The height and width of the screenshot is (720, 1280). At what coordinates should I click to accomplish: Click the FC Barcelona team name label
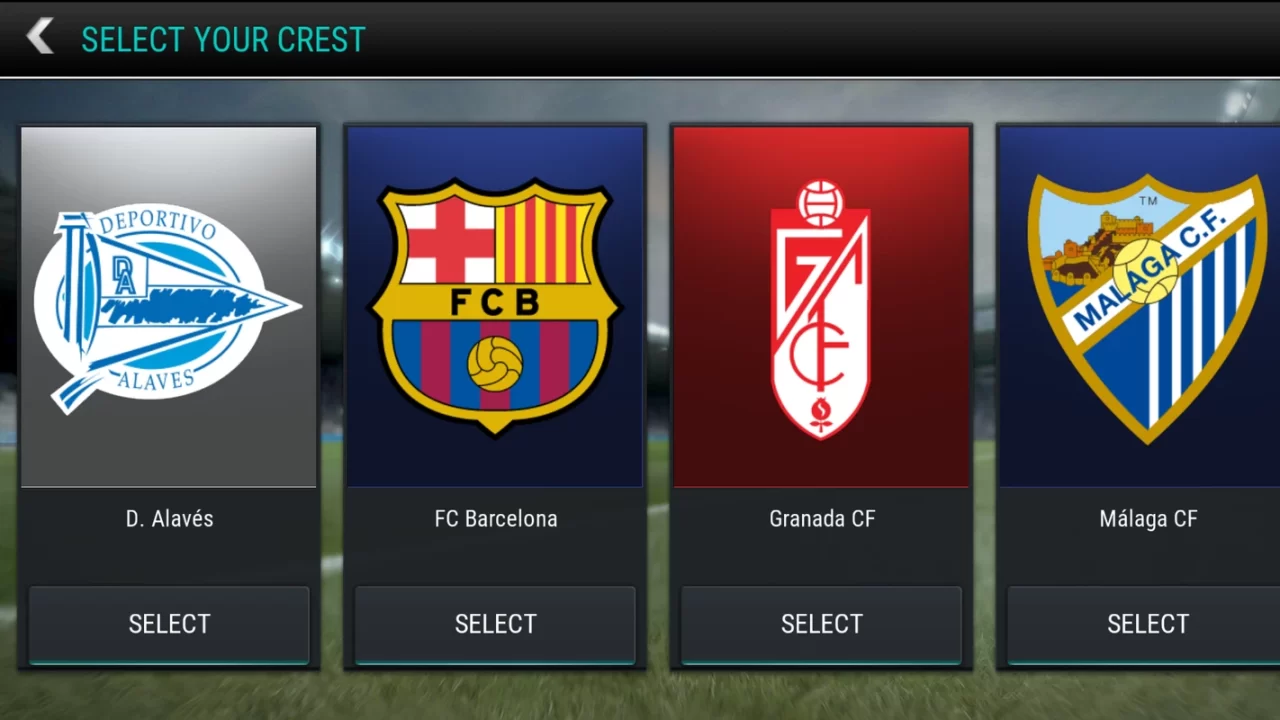tap(495, 518)
